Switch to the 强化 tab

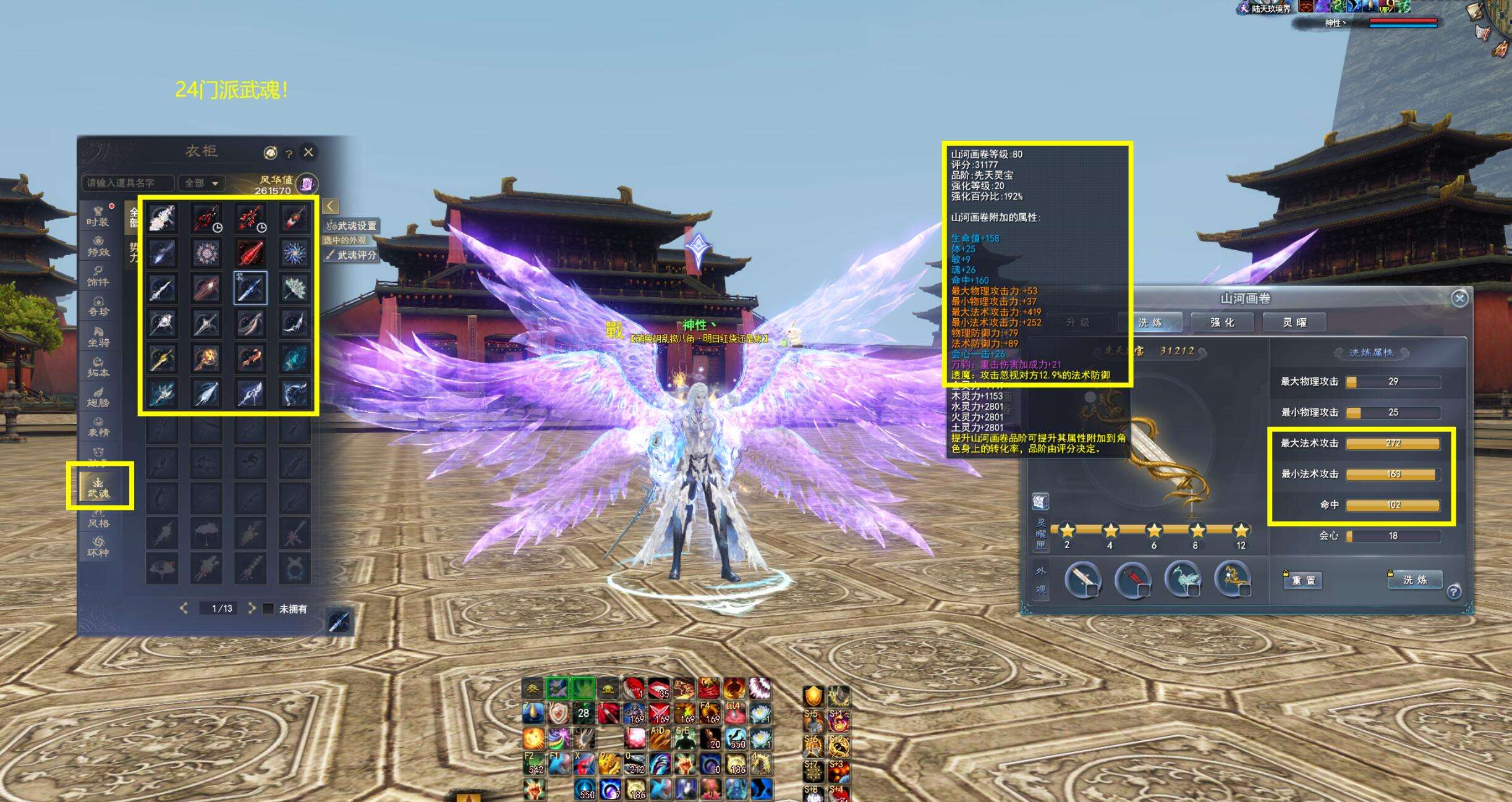coord(1222,323)
